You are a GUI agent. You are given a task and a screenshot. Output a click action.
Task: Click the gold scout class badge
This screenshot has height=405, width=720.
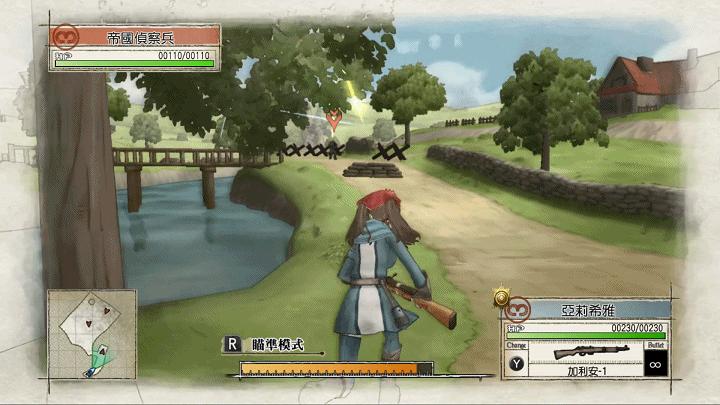501,297
